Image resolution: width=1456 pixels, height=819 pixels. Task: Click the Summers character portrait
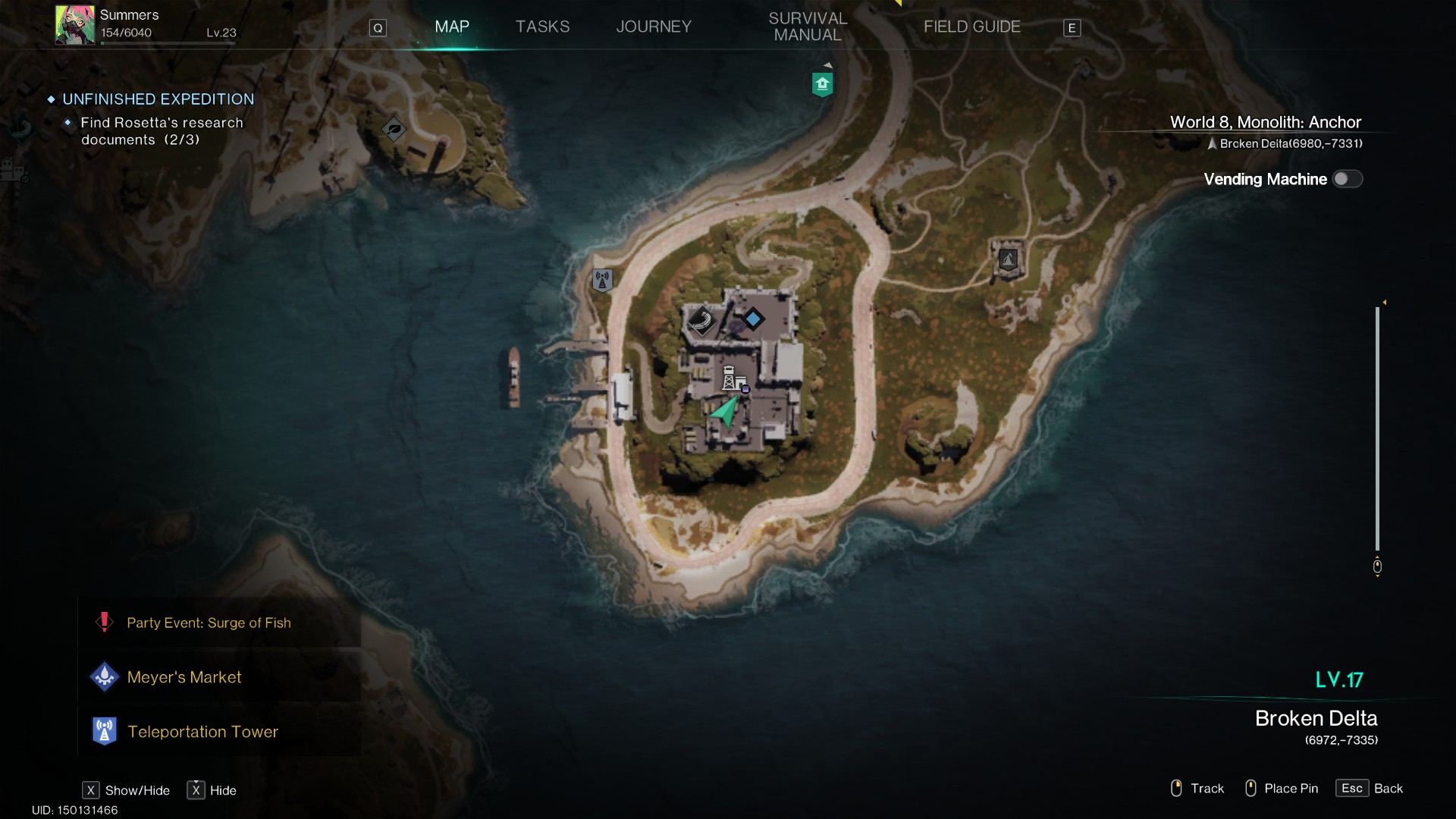click(74, 24)
